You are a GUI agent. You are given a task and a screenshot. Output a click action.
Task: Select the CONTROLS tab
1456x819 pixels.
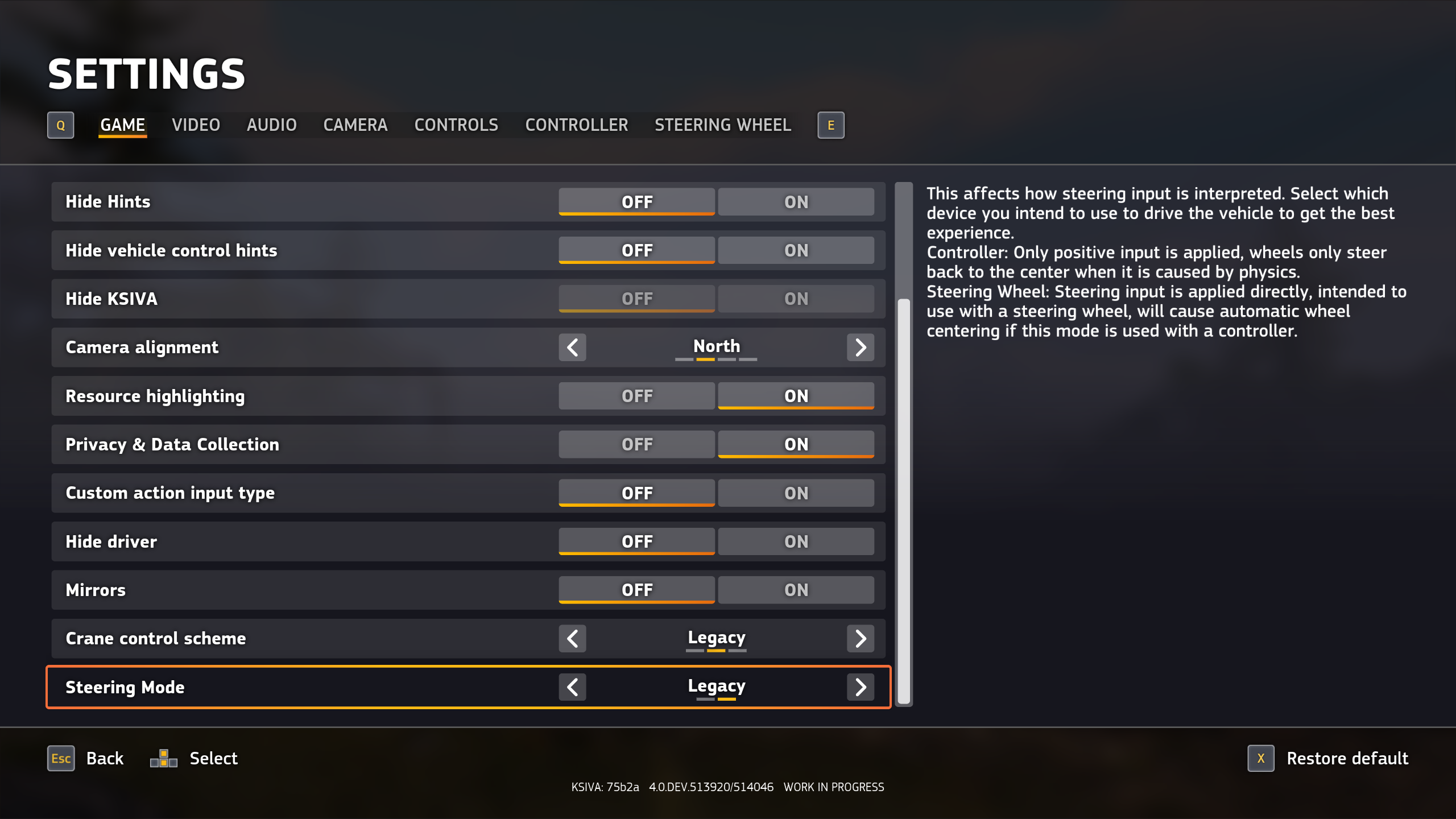coord(456,125)
